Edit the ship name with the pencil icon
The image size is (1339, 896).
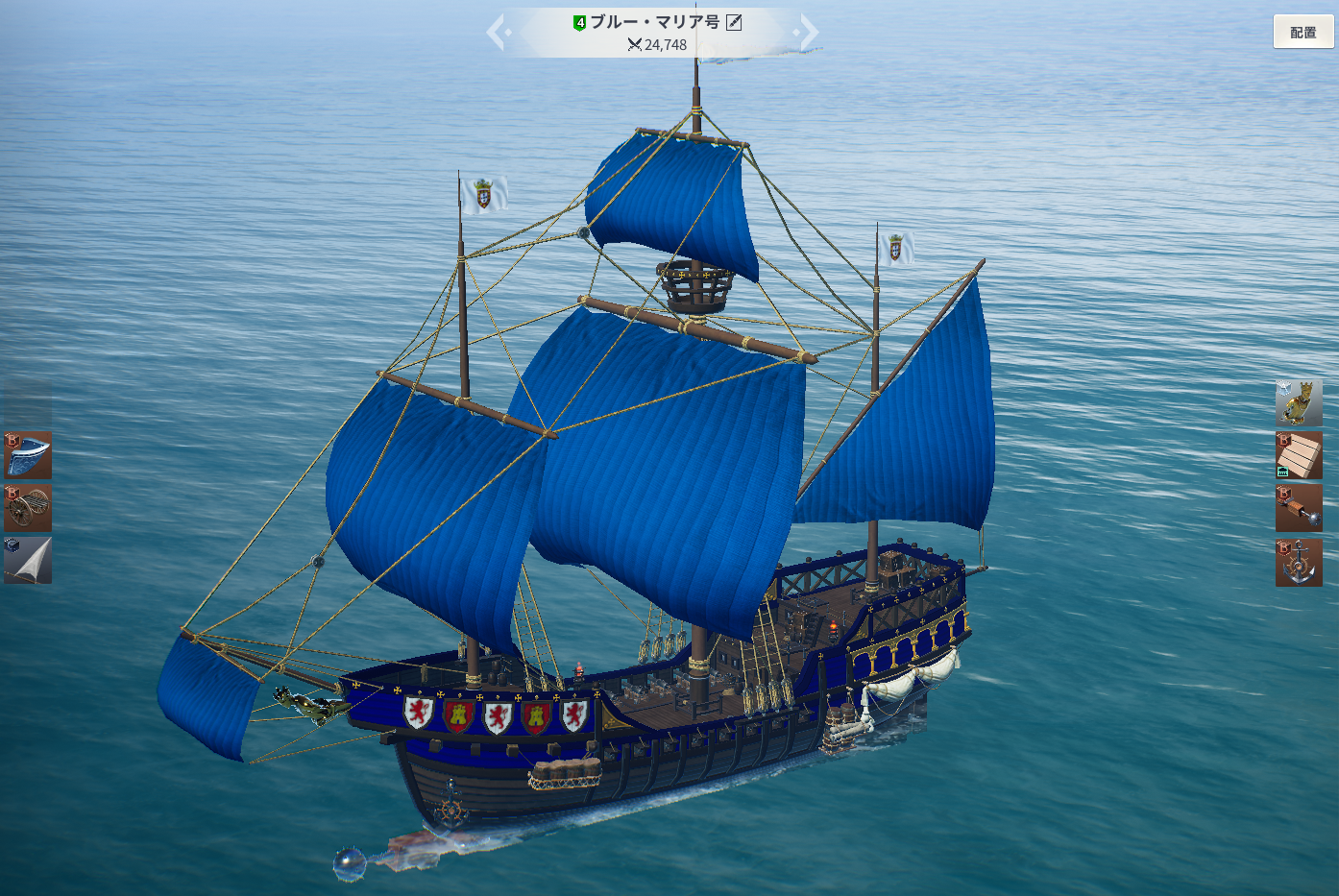(x=734, y=22)
